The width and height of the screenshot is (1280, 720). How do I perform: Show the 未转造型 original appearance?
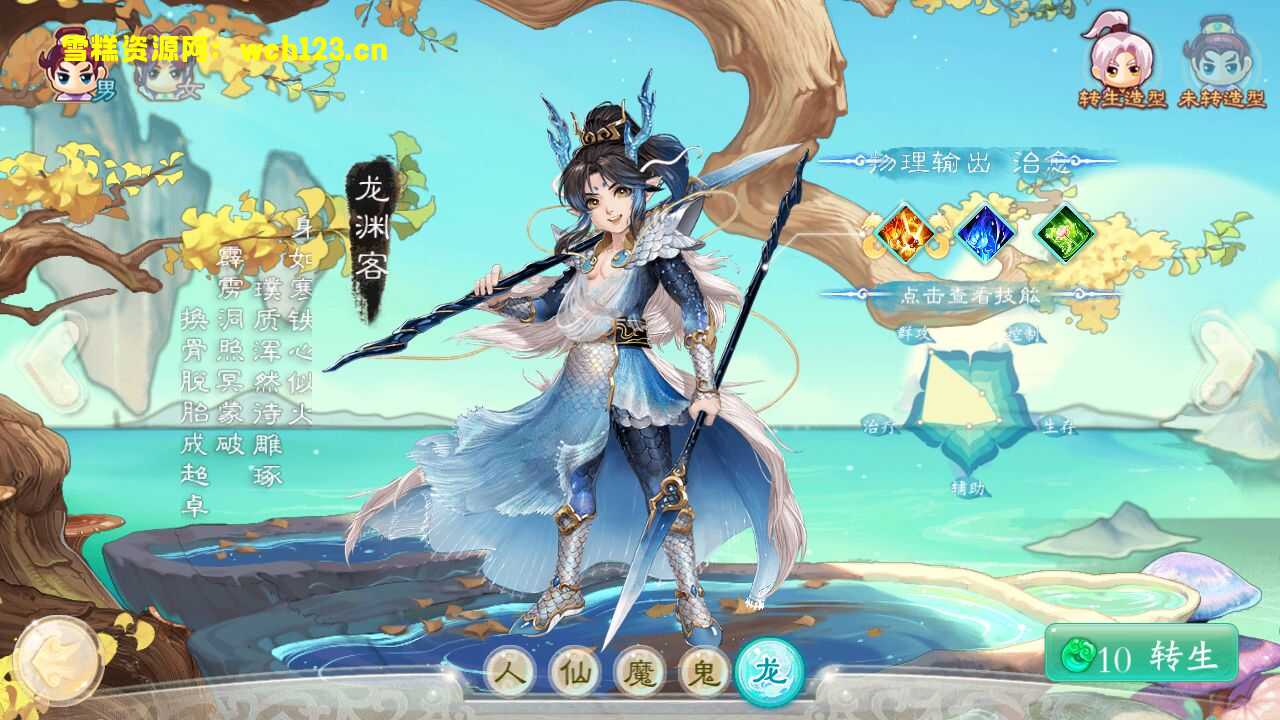click(1222, 60)
